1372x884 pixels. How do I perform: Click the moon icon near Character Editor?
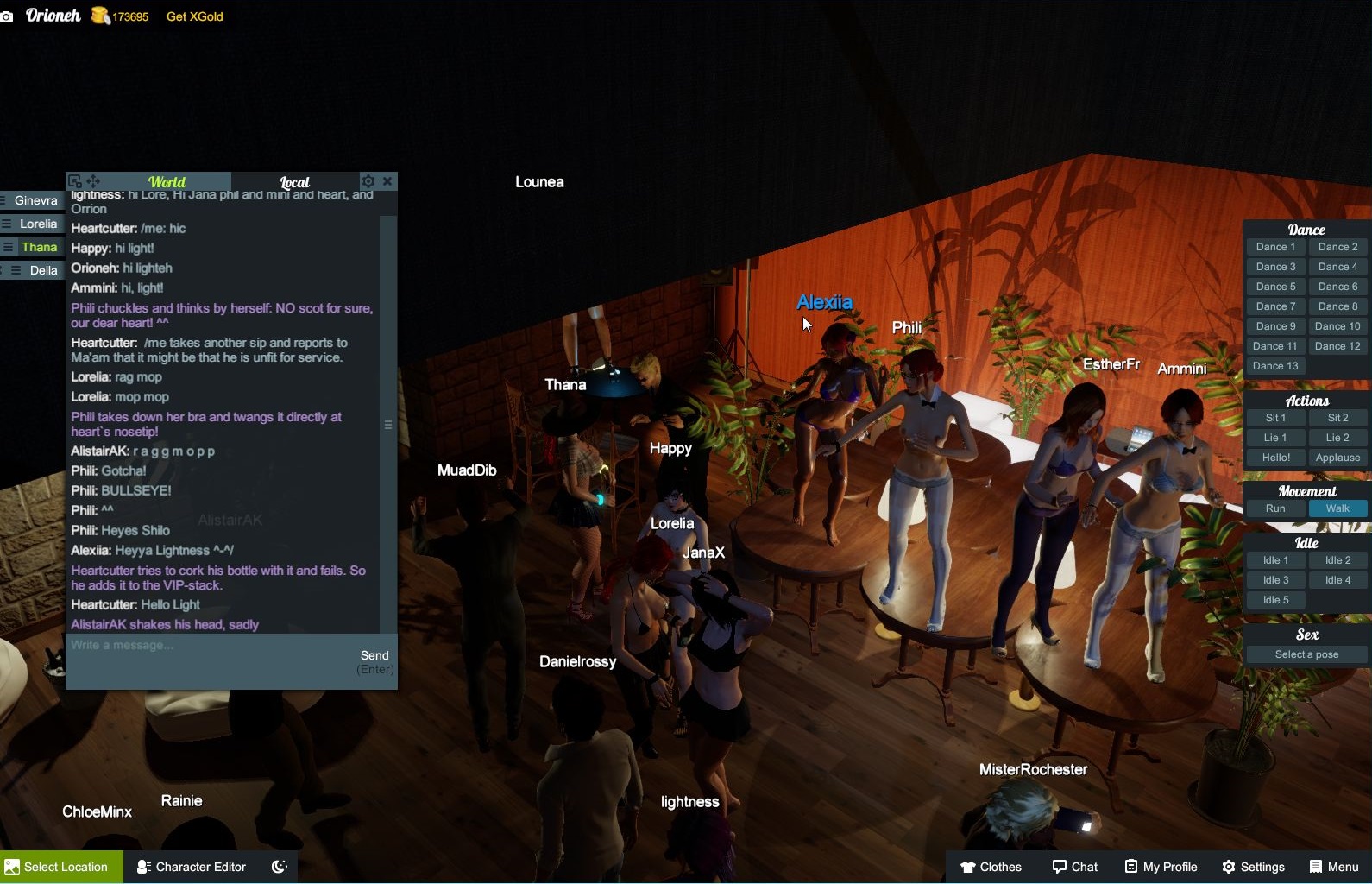[279, 867]
